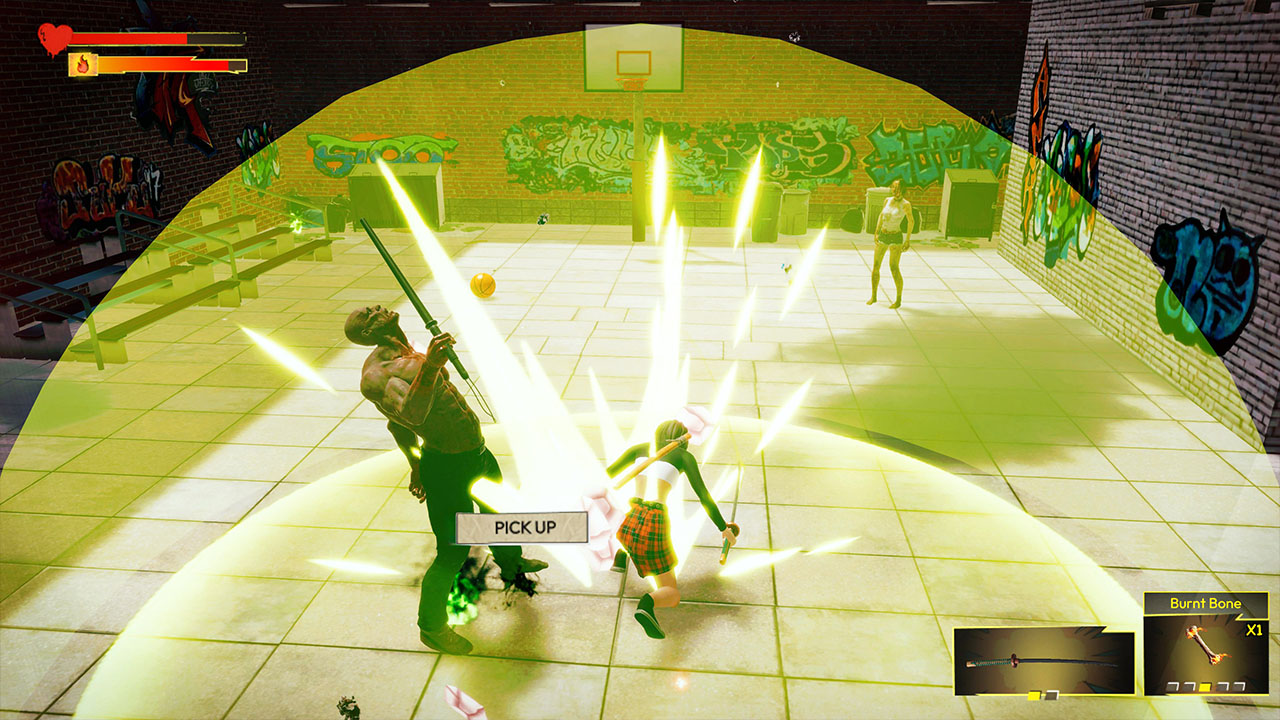Click the Burnt Bone title label
Screen dimensions: 1280x720
(x=1206, y=604)
